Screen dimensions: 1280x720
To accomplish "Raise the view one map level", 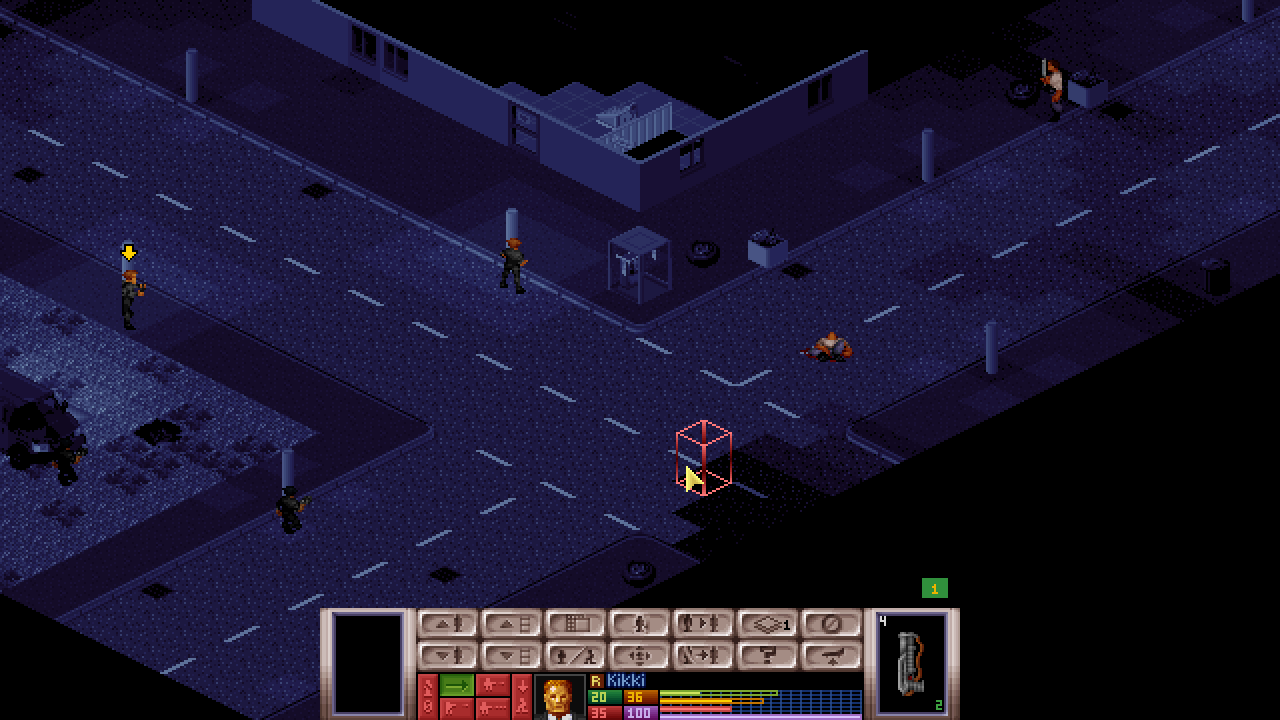I will 511,624.
